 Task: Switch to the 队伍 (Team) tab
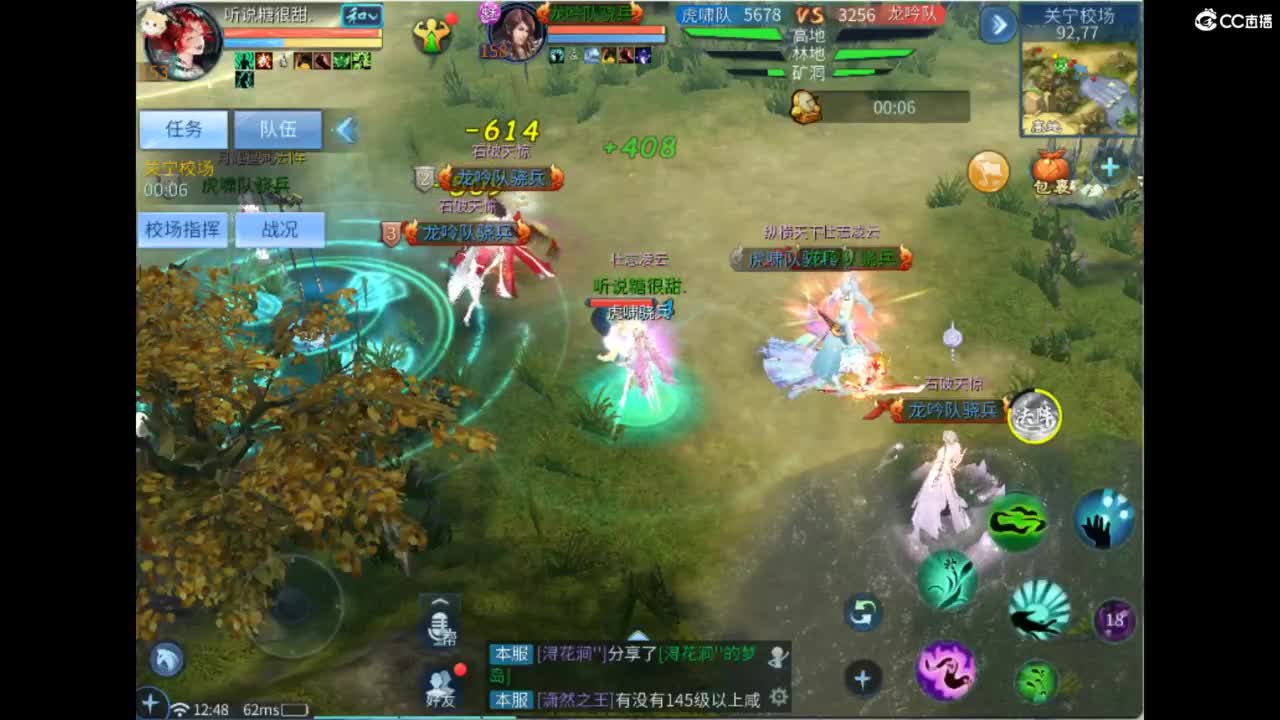click(x=277, y=129)
